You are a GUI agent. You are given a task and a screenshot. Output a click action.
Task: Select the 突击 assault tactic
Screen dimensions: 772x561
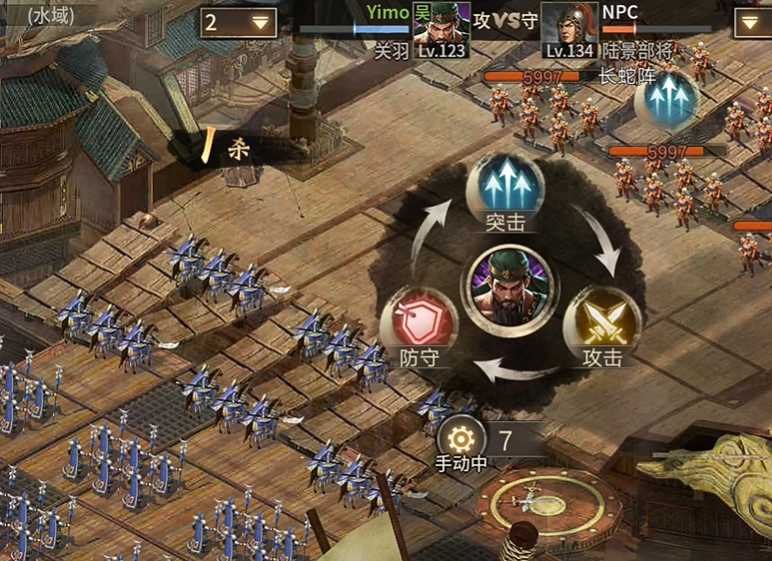(505, 187)
